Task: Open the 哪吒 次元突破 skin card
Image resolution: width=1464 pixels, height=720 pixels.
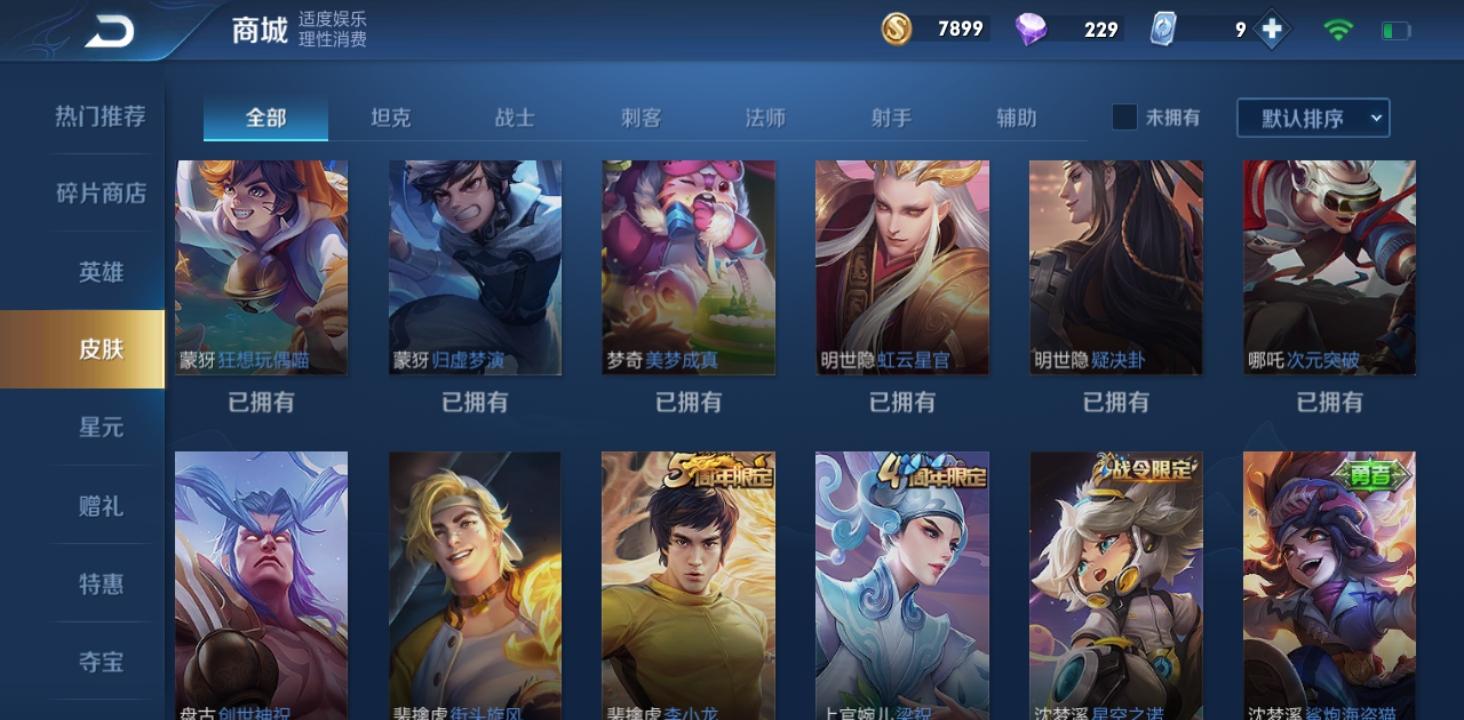Action: coord(1329,267)
